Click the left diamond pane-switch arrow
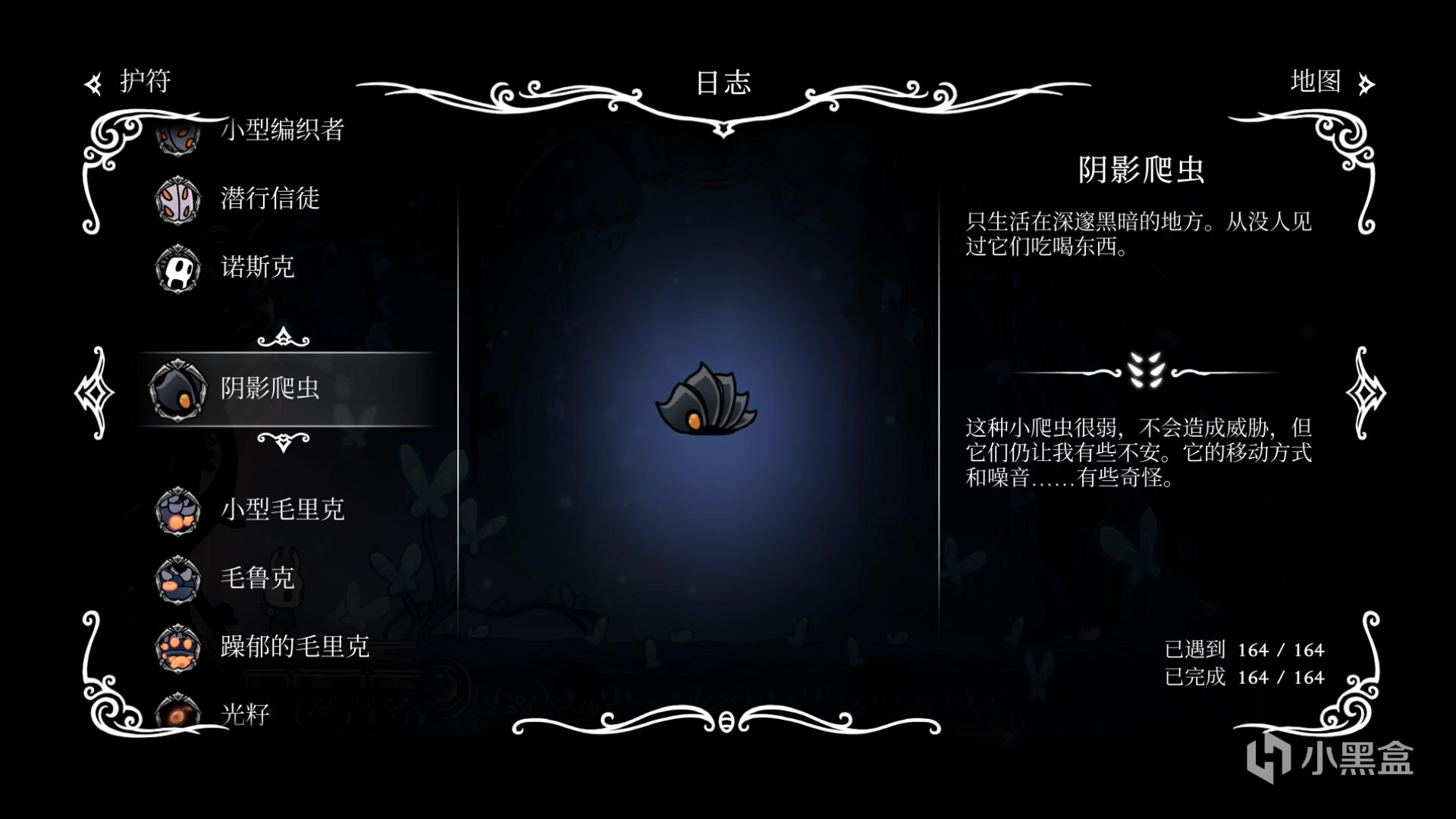The width and height of the screenshot is (1456, 819). pyautogui.click(x=94, y=392)
